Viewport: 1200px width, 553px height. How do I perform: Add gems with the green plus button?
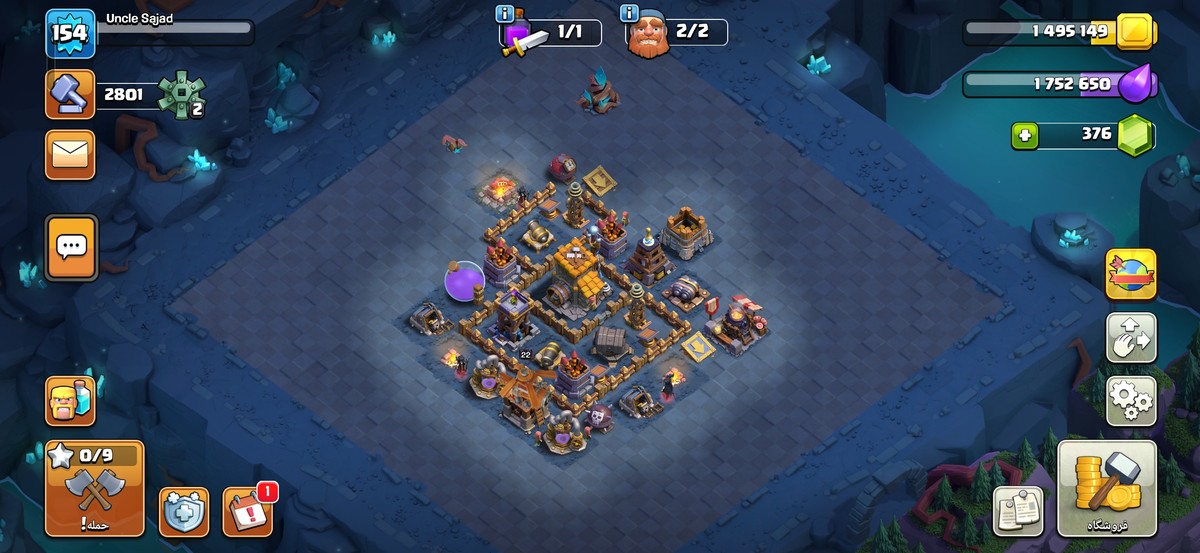click(1025, 135)
